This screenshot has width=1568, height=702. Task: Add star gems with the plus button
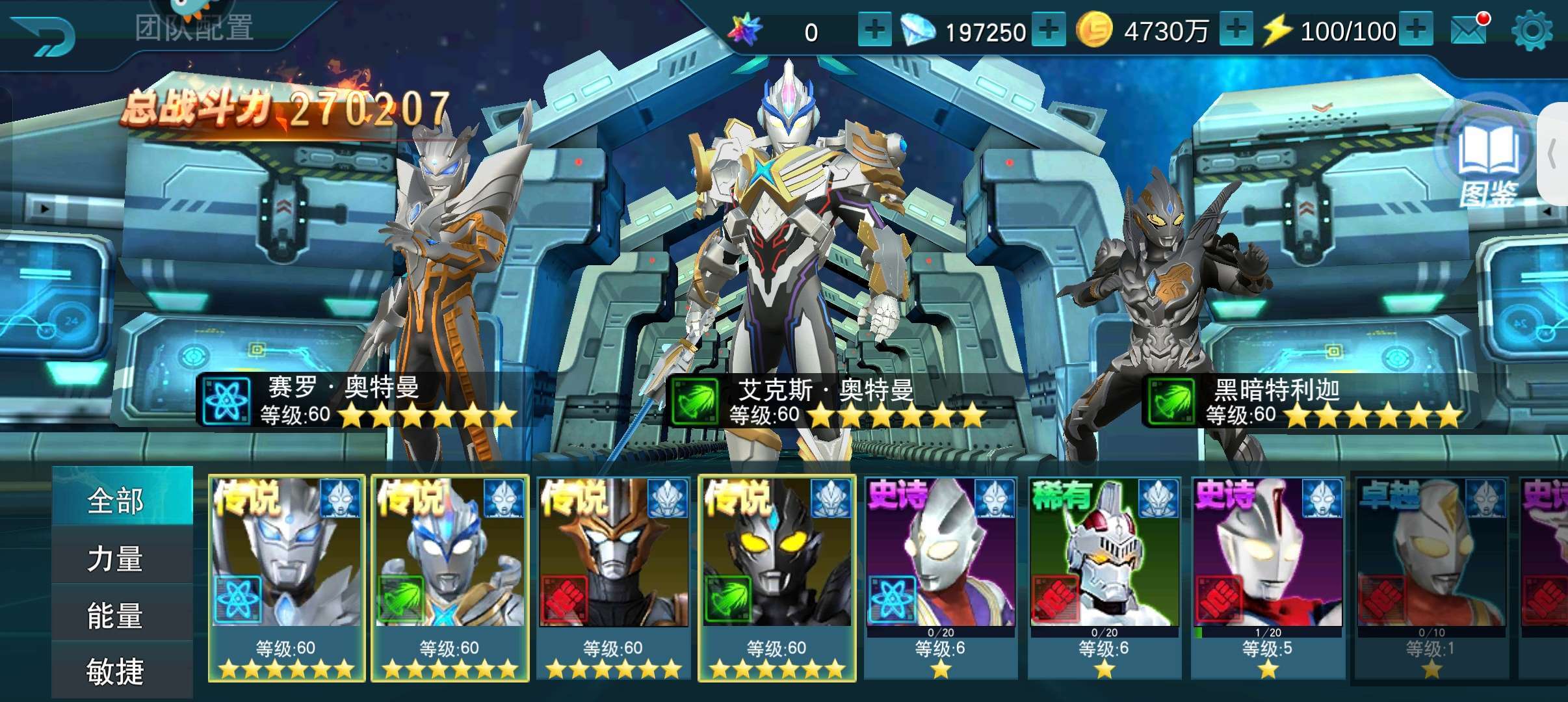pyautogui.click(x=874, y=30)
